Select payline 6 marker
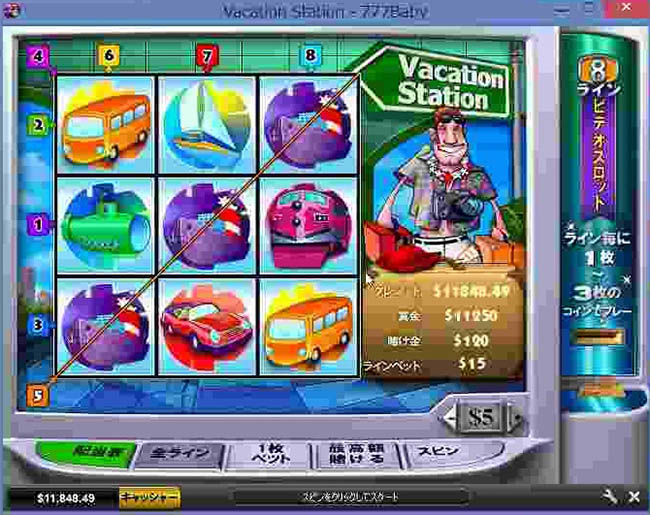The width and height of the screenshot is (650, 515). coord(108,56)
